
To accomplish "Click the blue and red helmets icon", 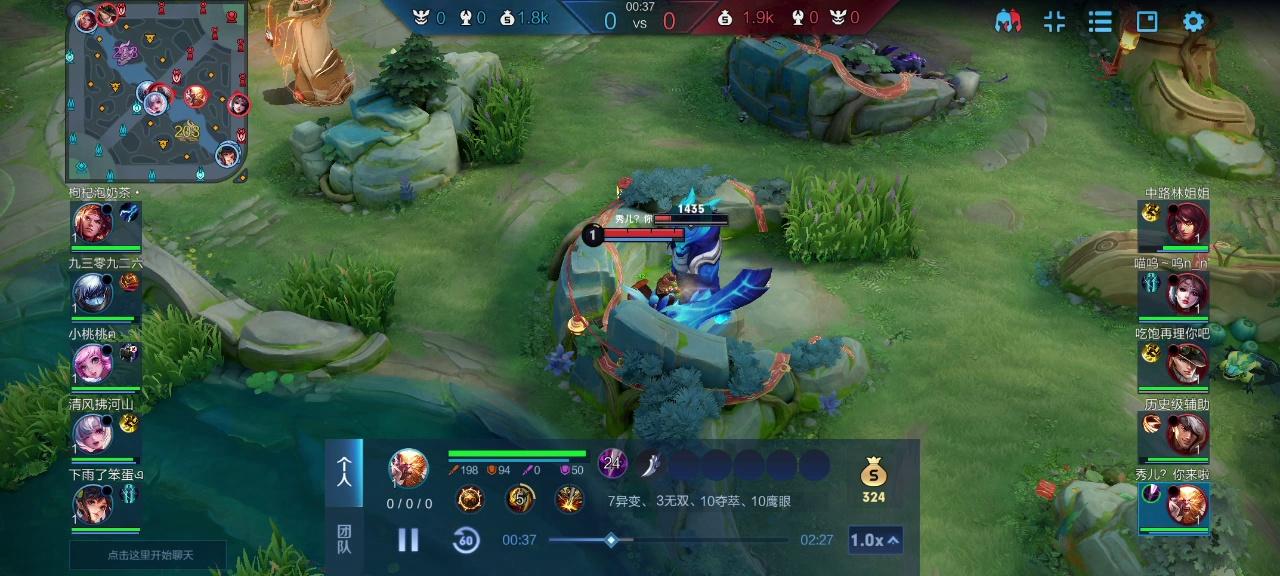I will coord(1008,22).
